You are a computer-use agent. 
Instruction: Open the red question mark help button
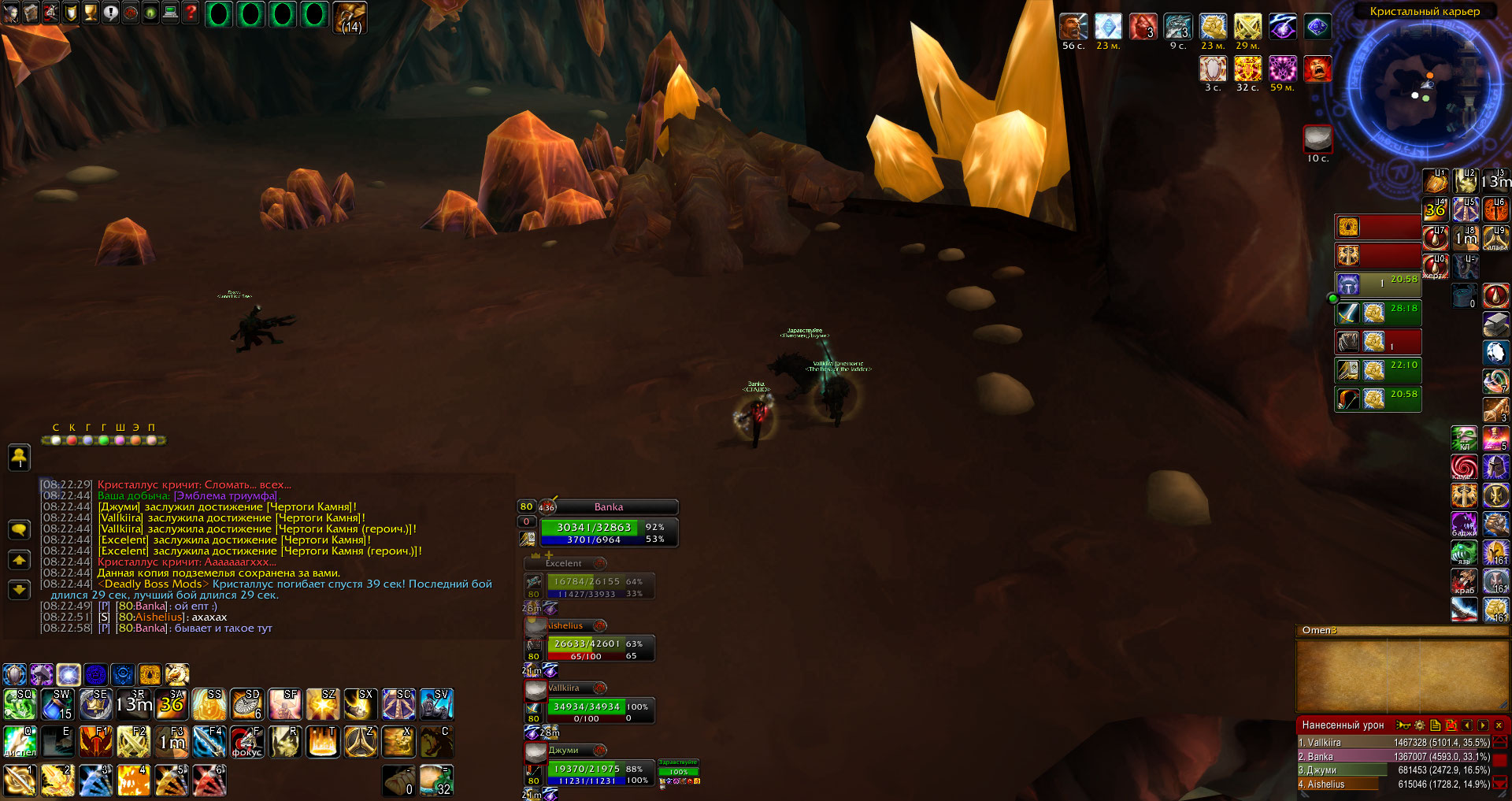pyautogui.click(x=191, y=13)
